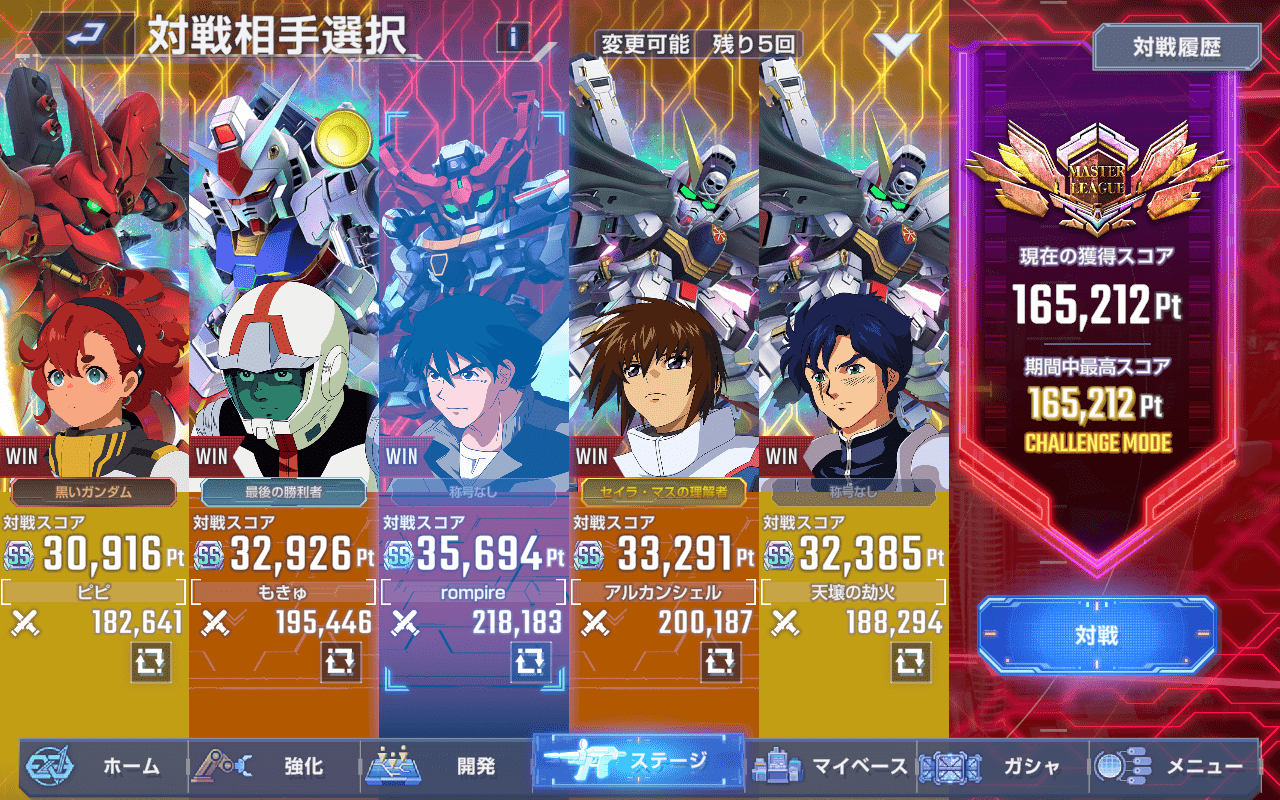Start the match with the 対戦 button
This screenshot has height=800, width=1280.
tap(1097, 635)
